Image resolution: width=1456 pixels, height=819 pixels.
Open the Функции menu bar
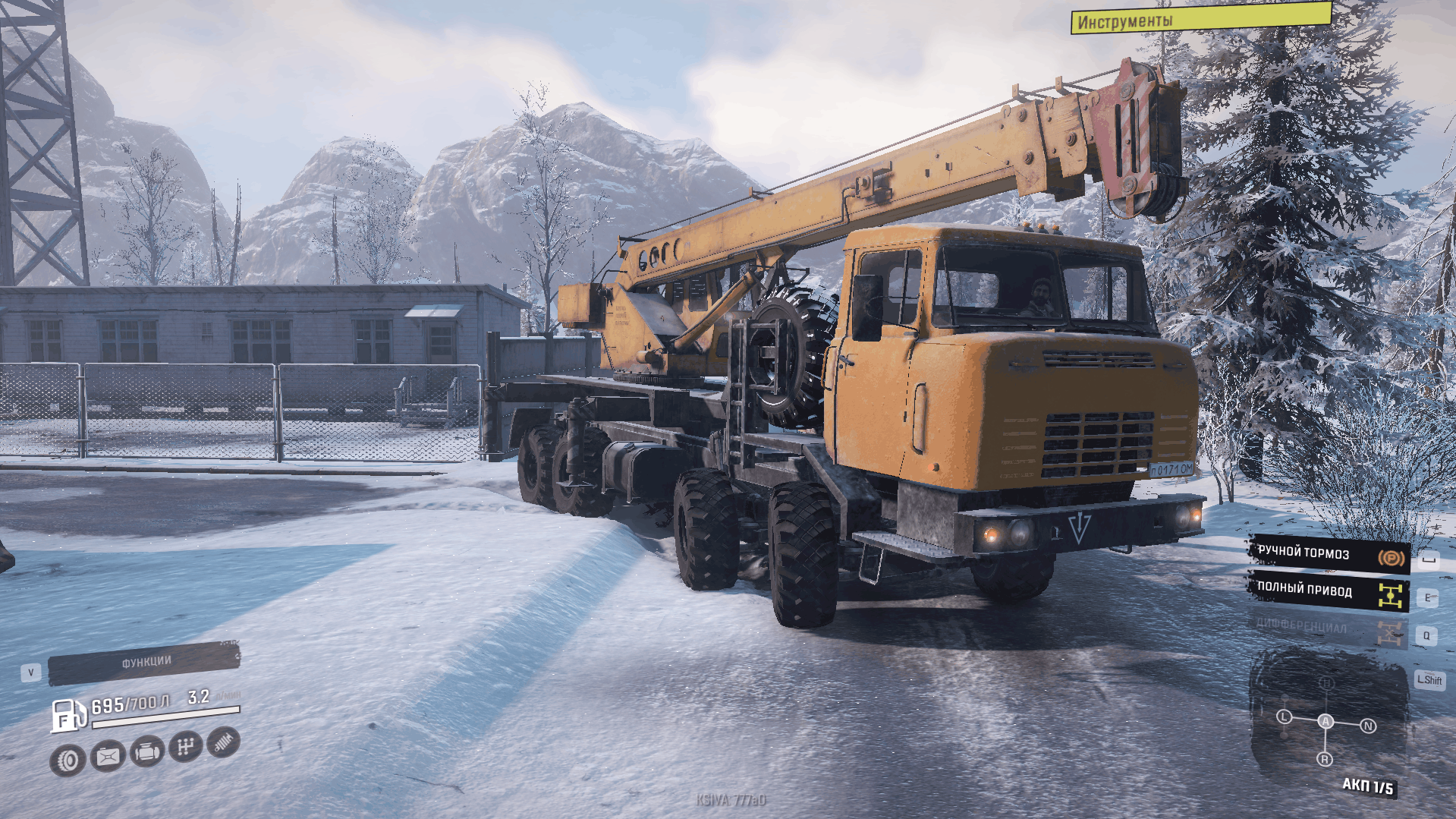click(x=144, y=663)
